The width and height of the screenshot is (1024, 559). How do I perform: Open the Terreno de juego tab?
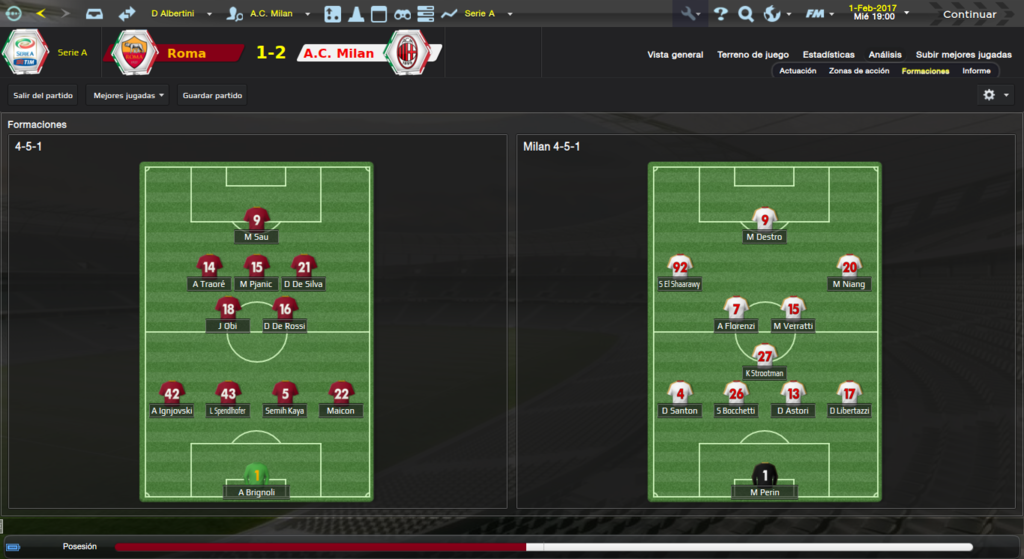point(753,55)
